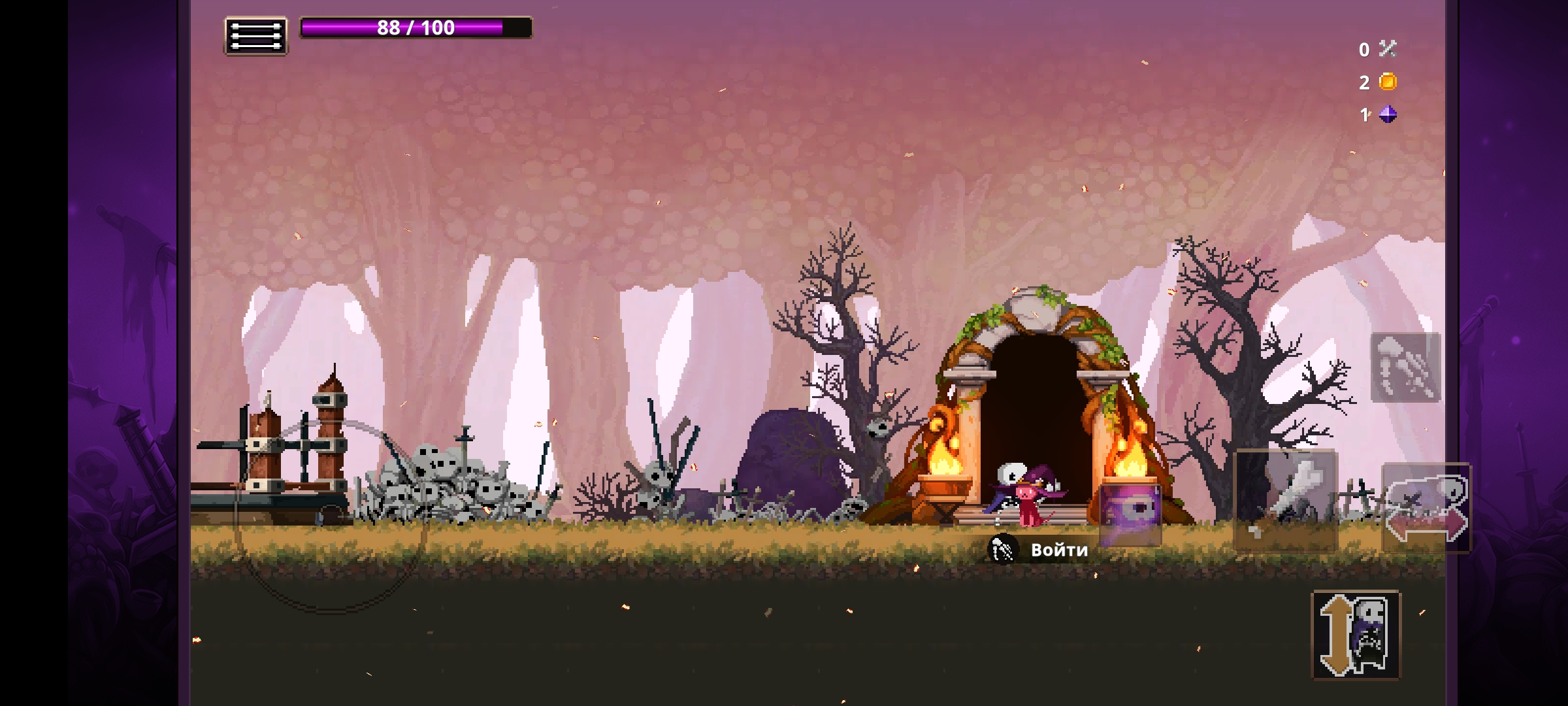This screenshot has height=706, width=1568.
Task: Tap the faded skeleton hand interact button
Action: tap(1405, 367)
